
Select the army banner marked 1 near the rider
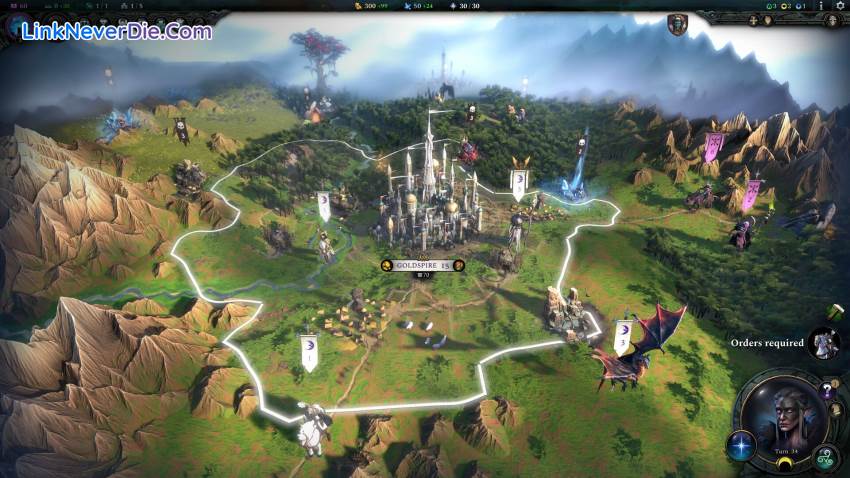tap(309, 352)
